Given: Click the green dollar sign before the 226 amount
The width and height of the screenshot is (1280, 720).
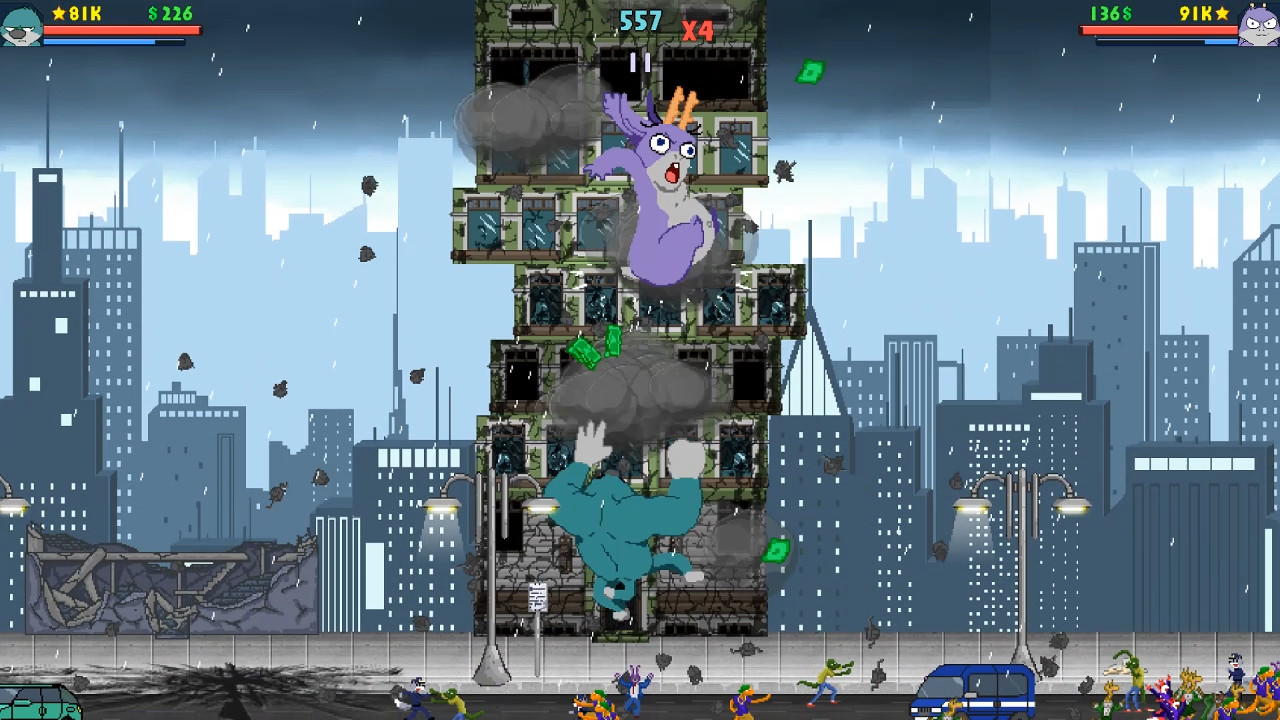Looking at the screenshot, I should 155,14.
